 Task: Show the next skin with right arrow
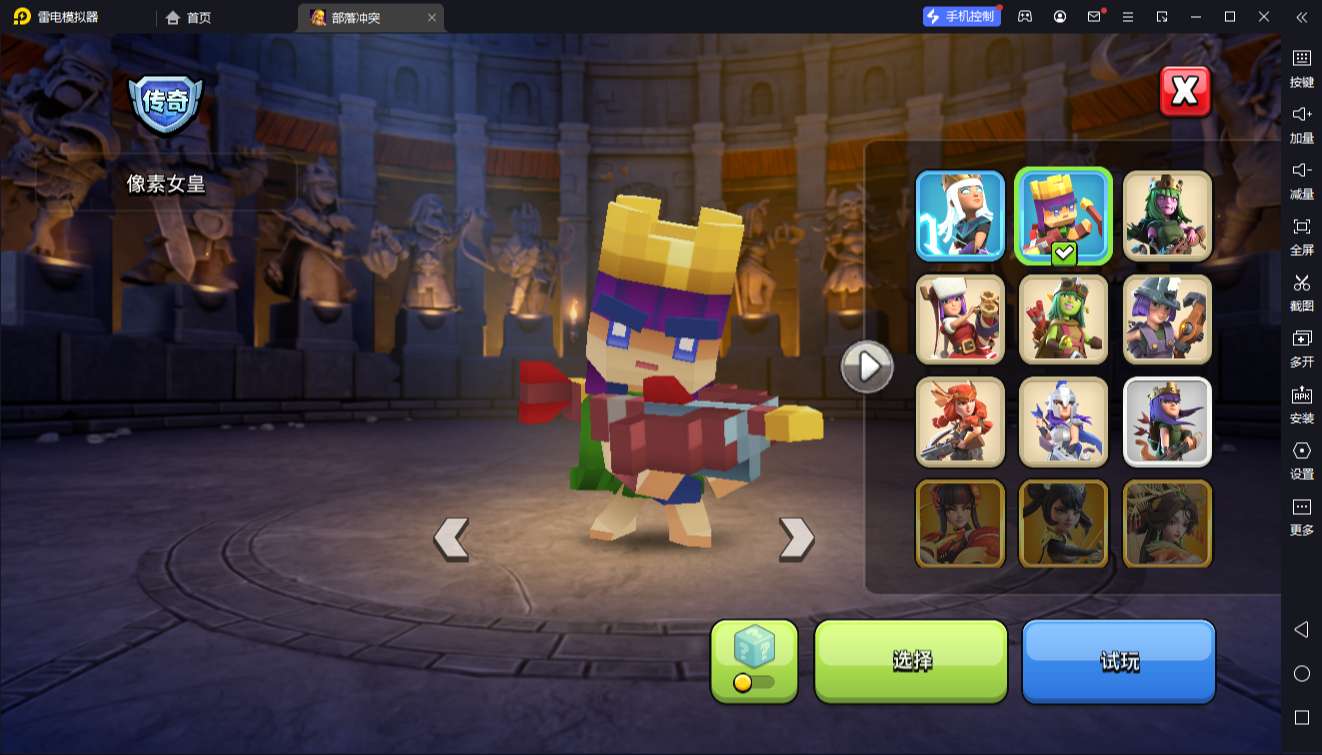tap(796, 539)
